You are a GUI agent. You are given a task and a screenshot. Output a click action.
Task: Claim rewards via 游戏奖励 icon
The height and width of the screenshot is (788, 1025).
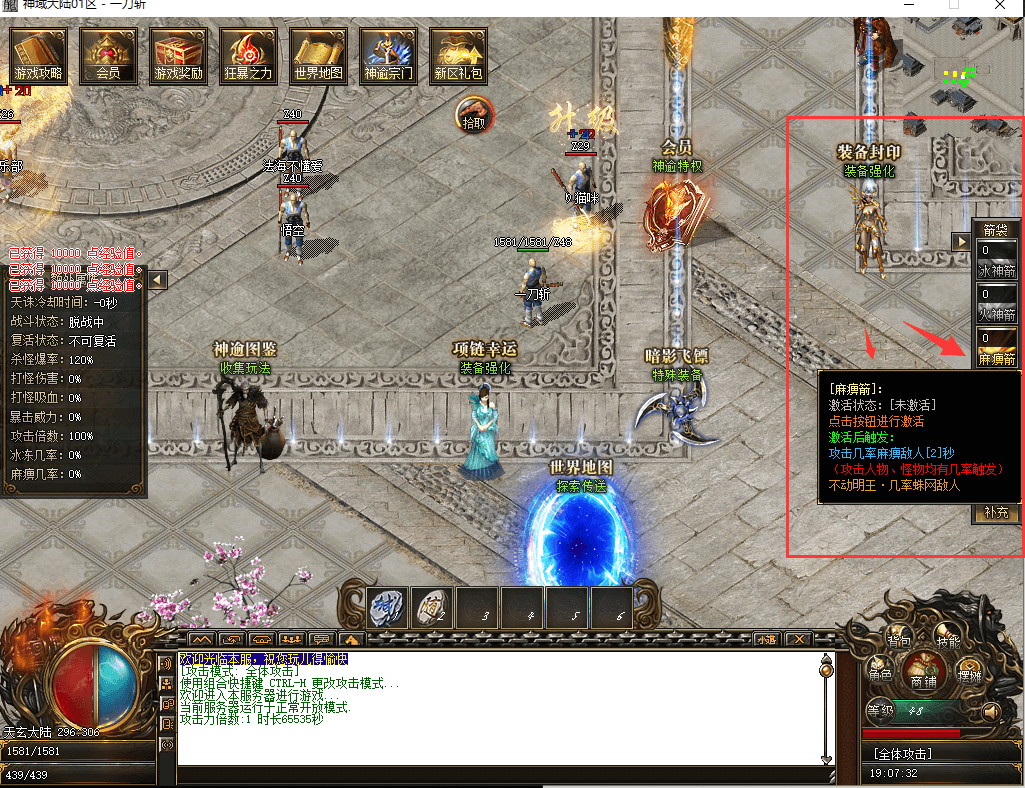(179, 55)
